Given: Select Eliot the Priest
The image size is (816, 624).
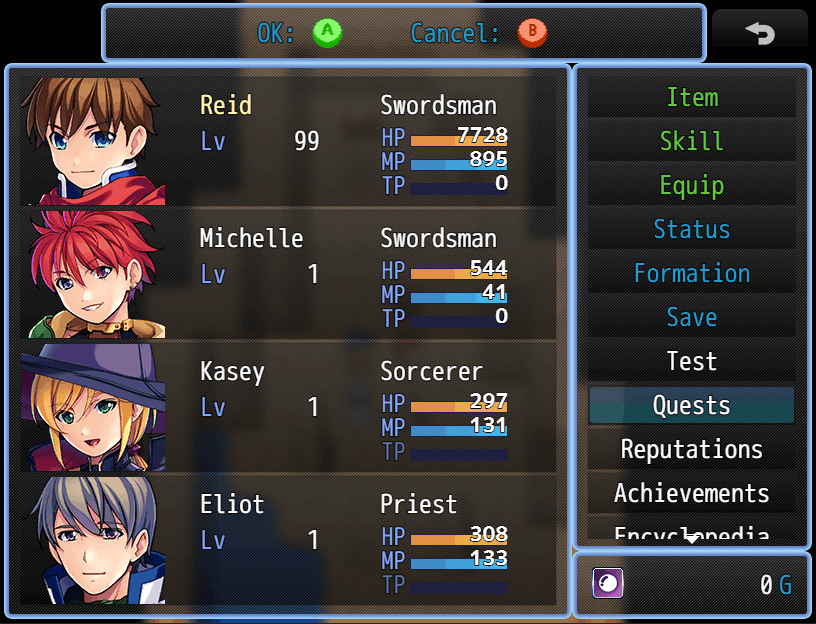Looking at the screenshot, I should coord(288,539).
